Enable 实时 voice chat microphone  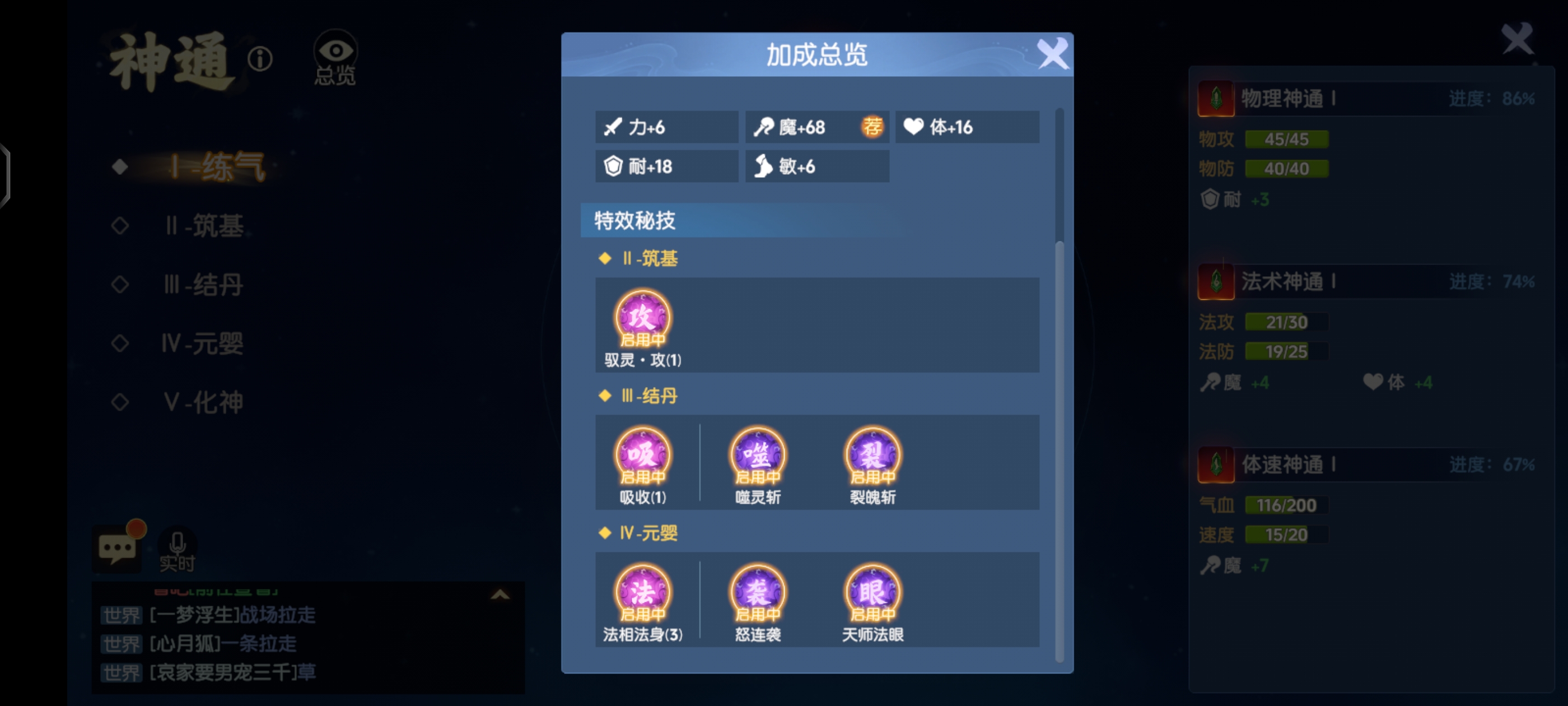(x=178, y=546)
